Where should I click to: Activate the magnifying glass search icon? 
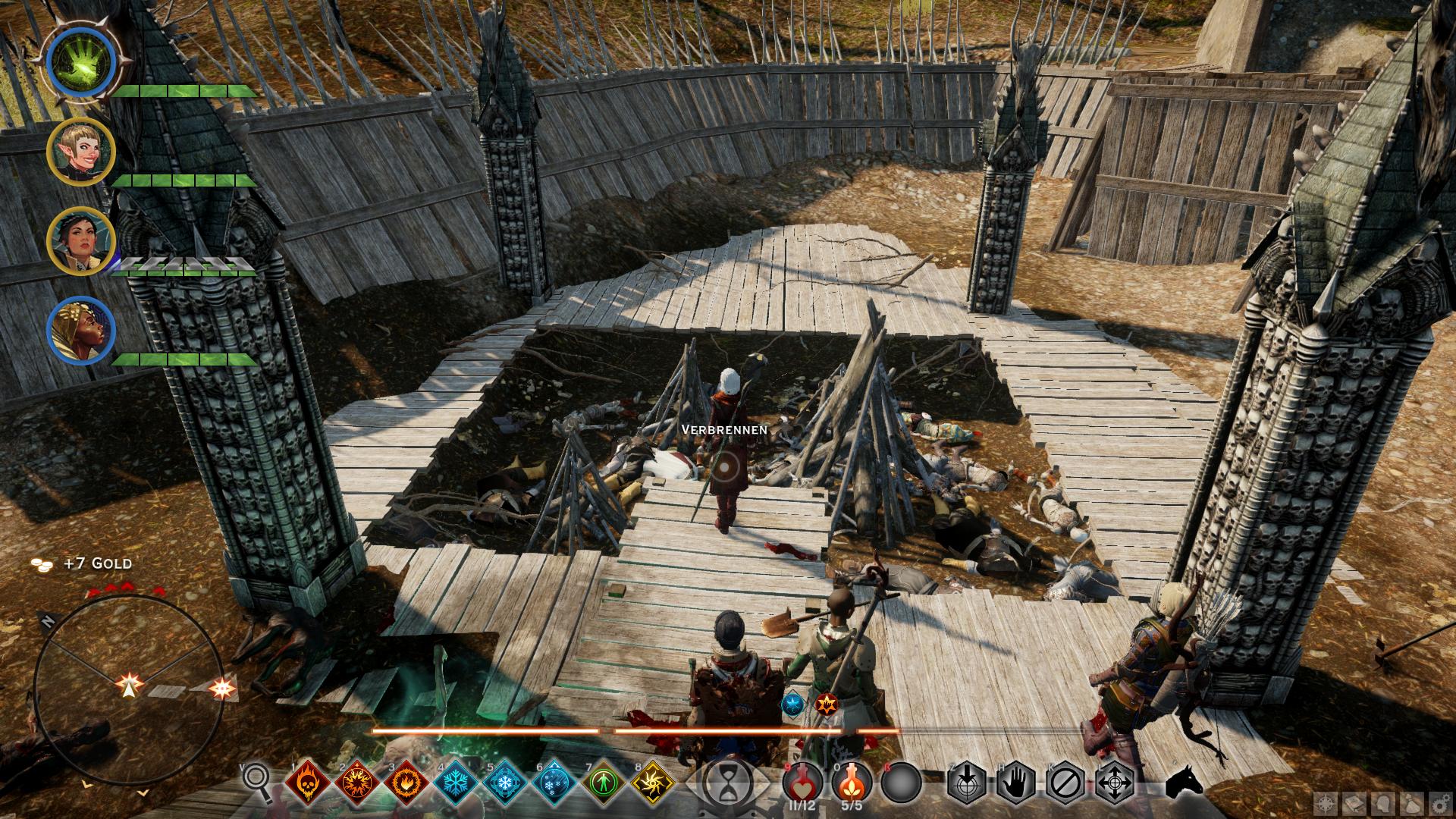pos(256,780)
